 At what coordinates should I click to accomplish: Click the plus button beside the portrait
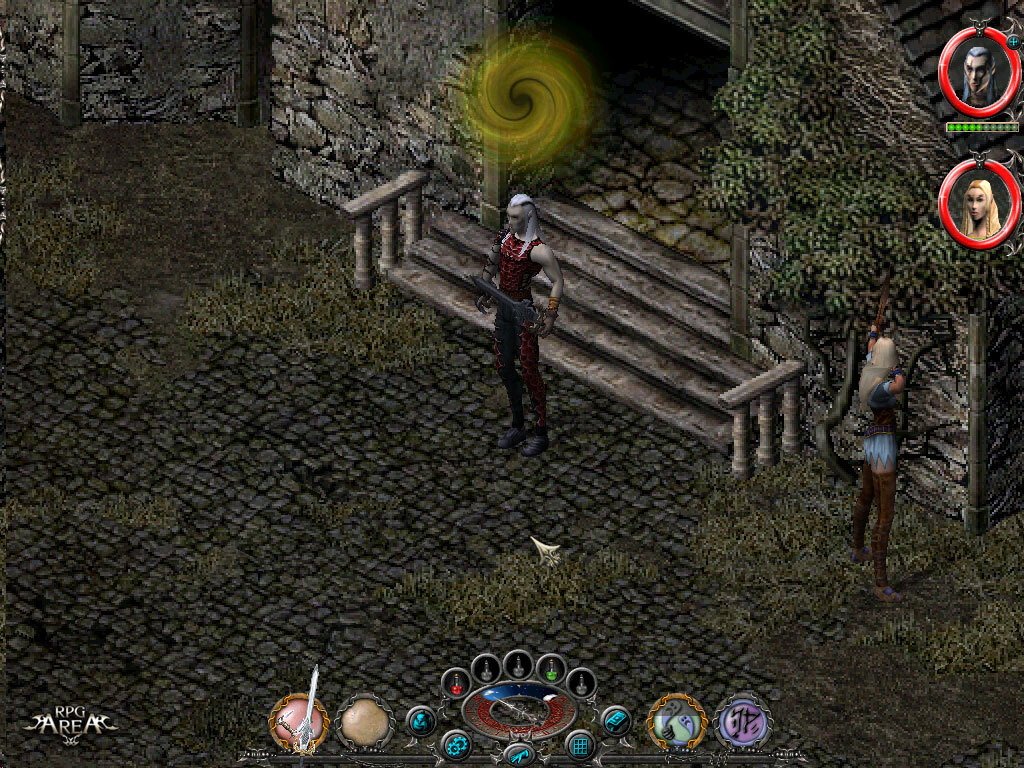[x=1013, y=42]
